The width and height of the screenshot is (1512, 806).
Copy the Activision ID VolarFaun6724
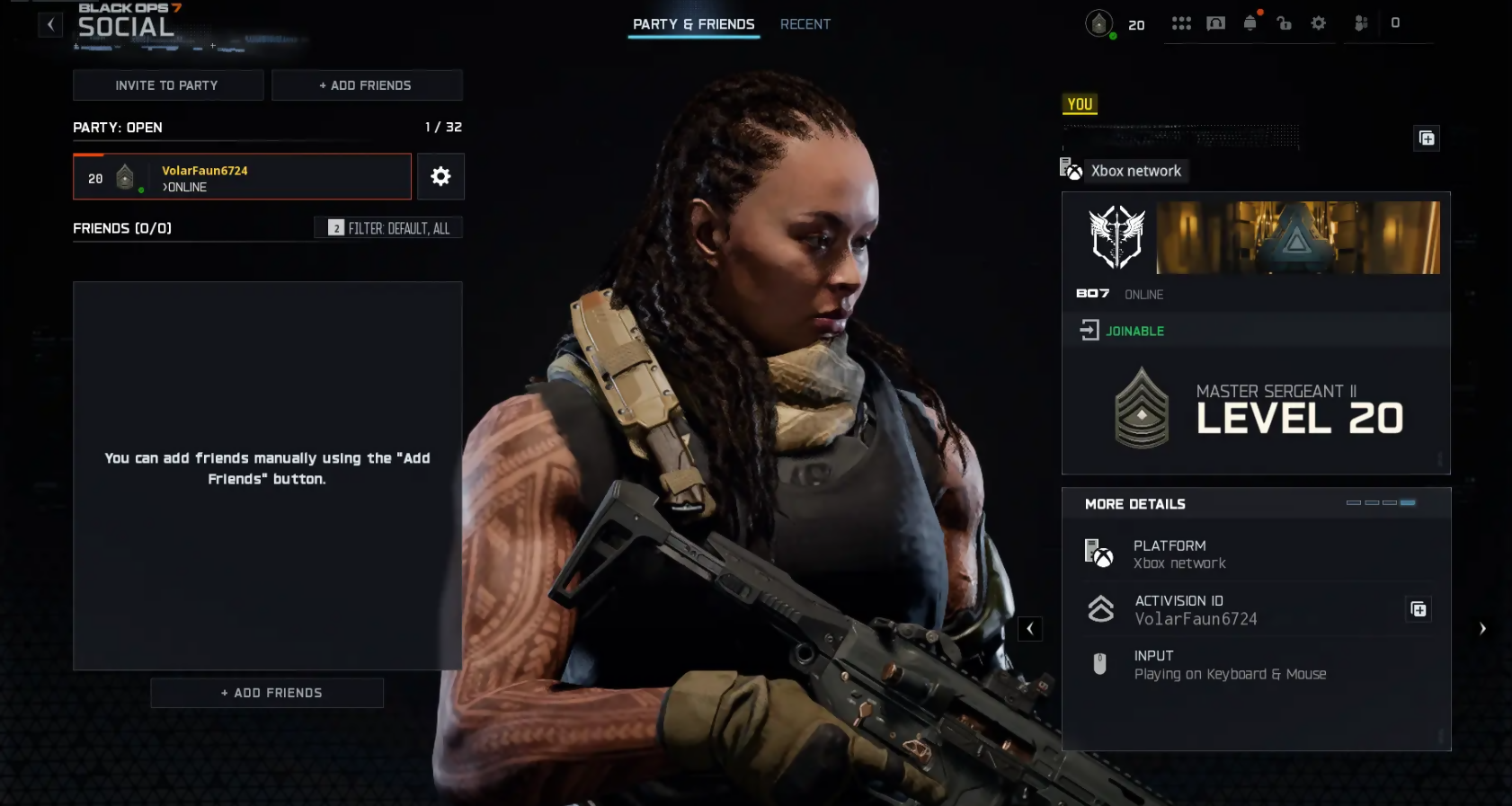coord(1419,610)
